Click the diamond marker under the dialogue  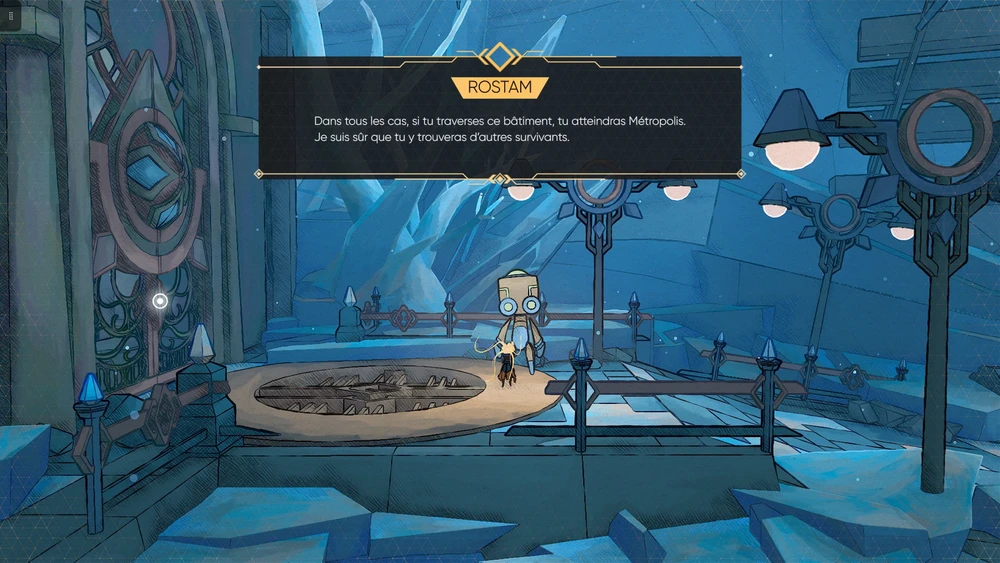pyautogui.click(x=499, y=179)
